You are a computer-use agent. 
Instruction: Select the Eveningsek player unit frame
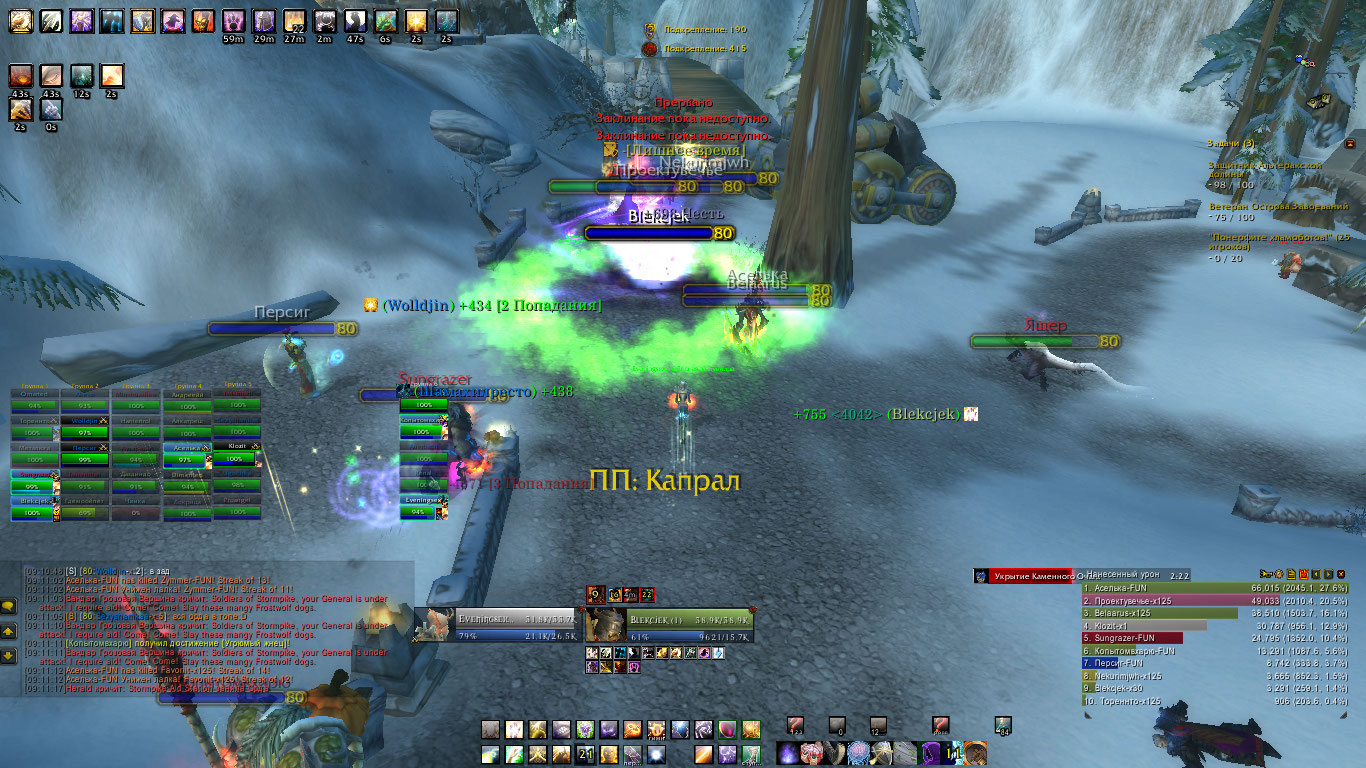pos(498,626)
